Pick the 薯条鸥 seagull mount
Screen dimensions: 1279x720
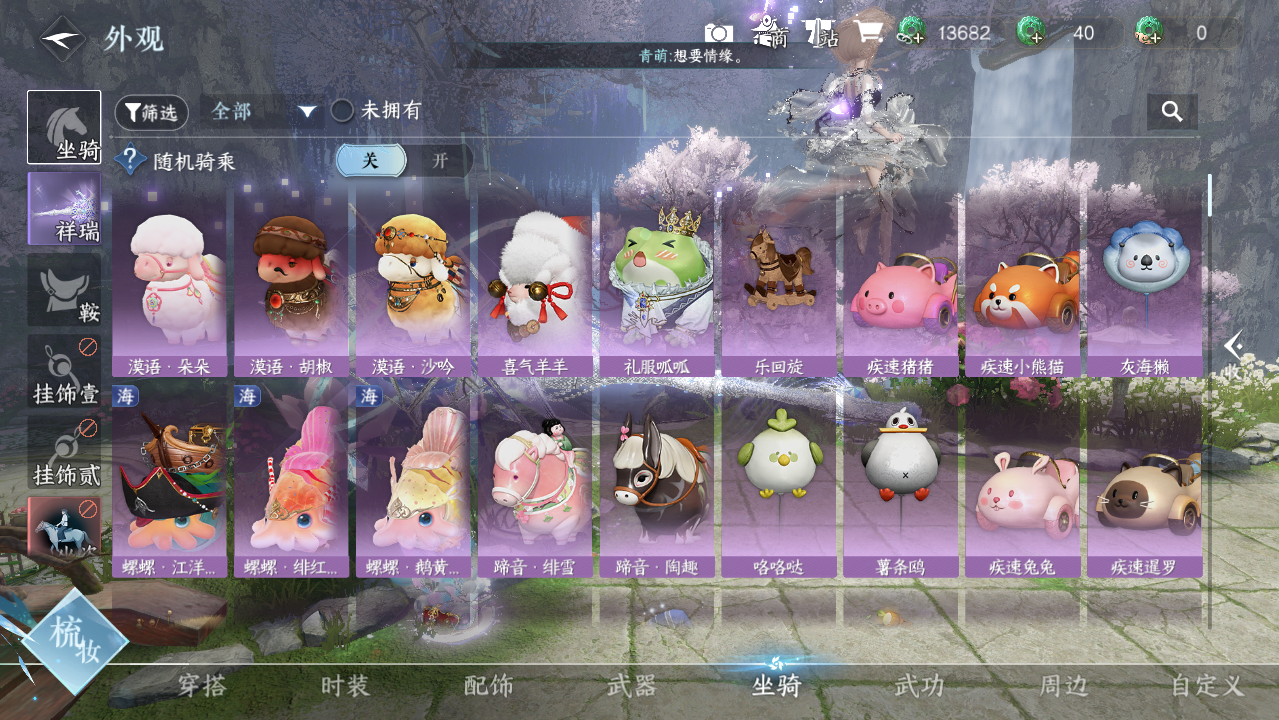coord(900,485)
